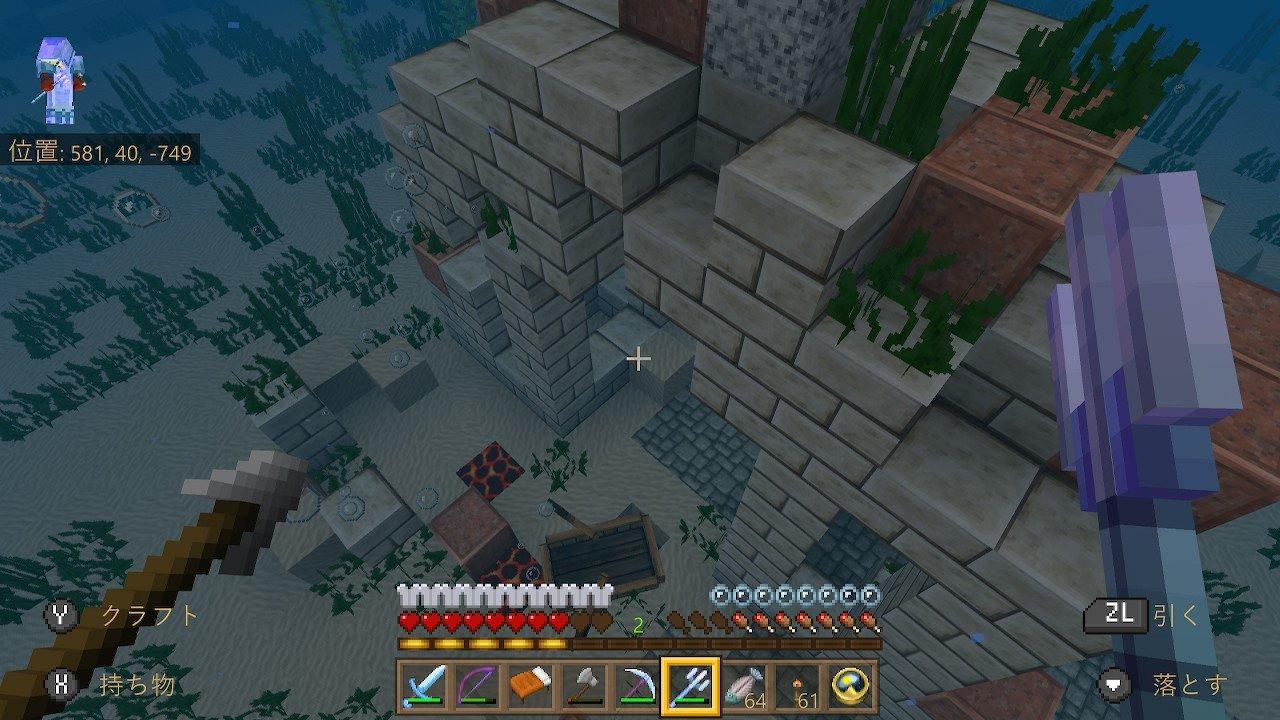Image resolution: width=1280 pixels, height=720 pixels.
Task: Choose the gold clock hotbar slot
Action: tap(850, 686)
